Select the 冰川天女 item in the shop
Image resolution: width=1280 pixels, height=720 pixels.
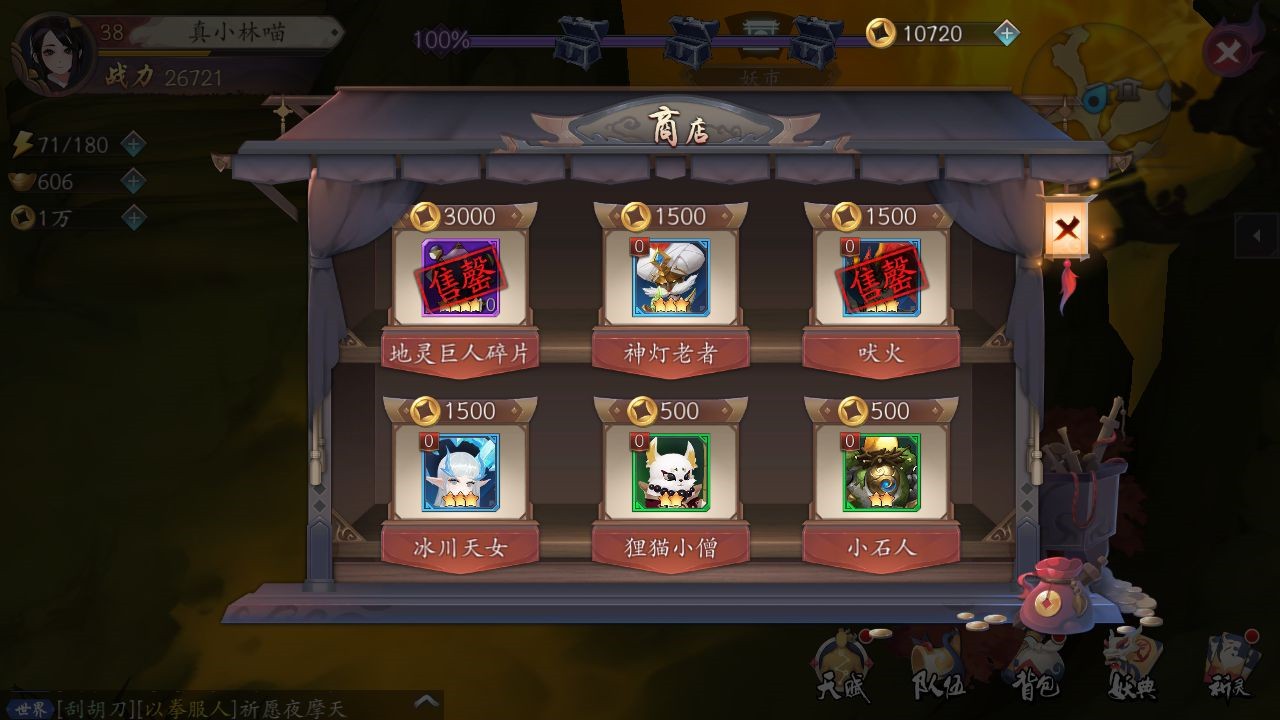coord(460,473)
